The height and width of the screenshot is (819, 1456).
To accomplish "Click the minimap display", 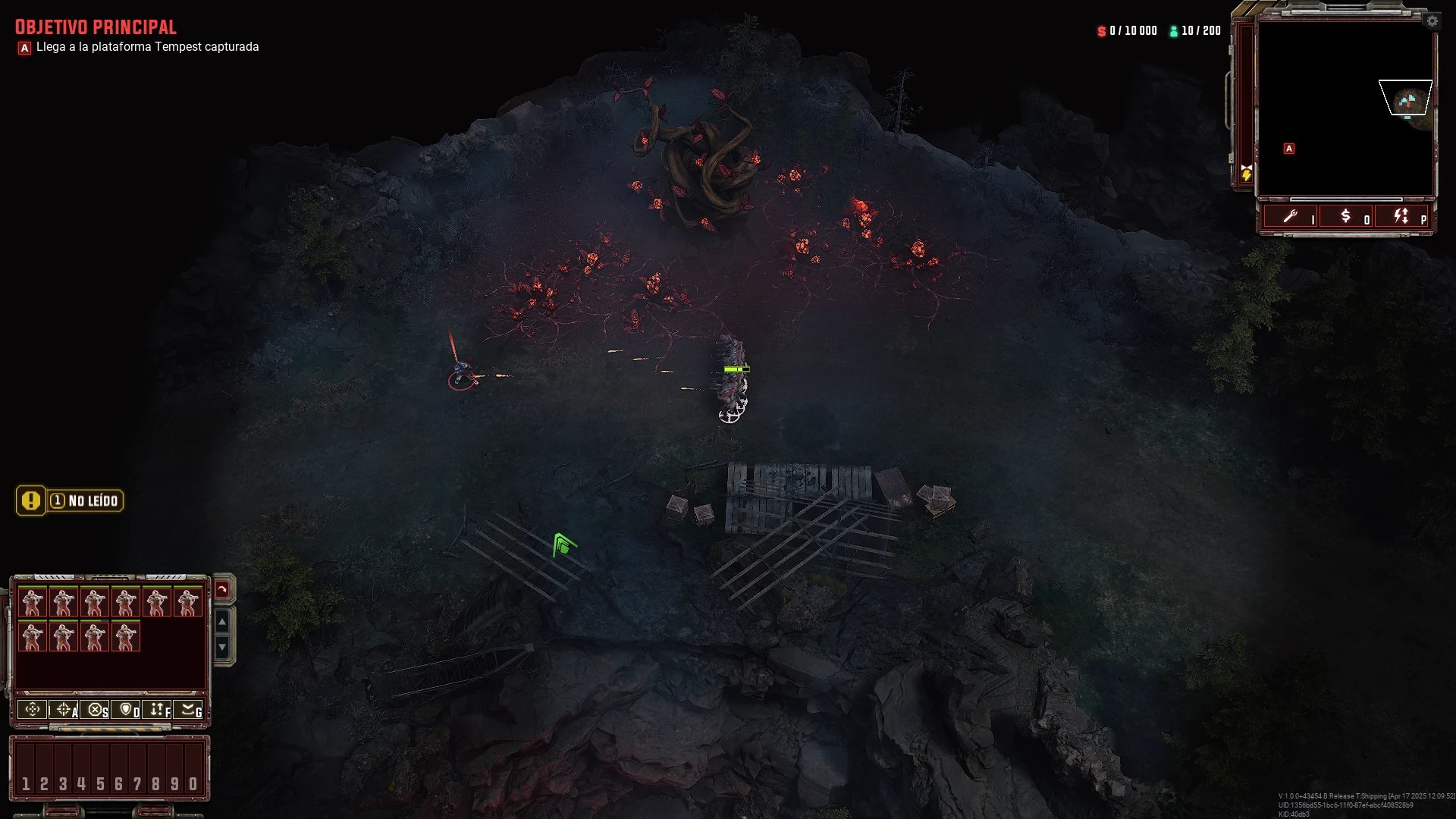I will (x=1345, y=108).
